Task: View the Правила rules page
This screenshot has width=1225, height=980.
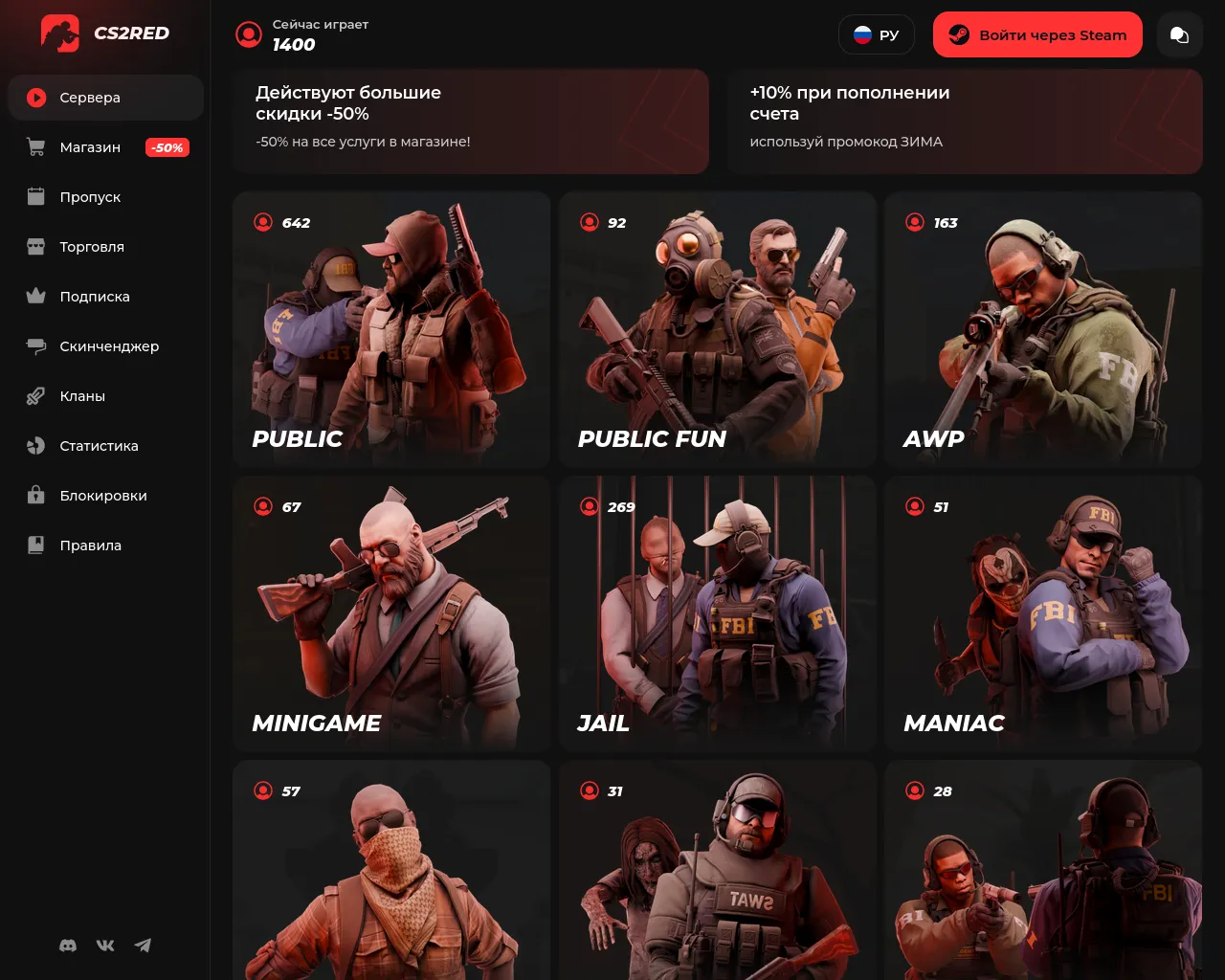Action: pos(90,546)
